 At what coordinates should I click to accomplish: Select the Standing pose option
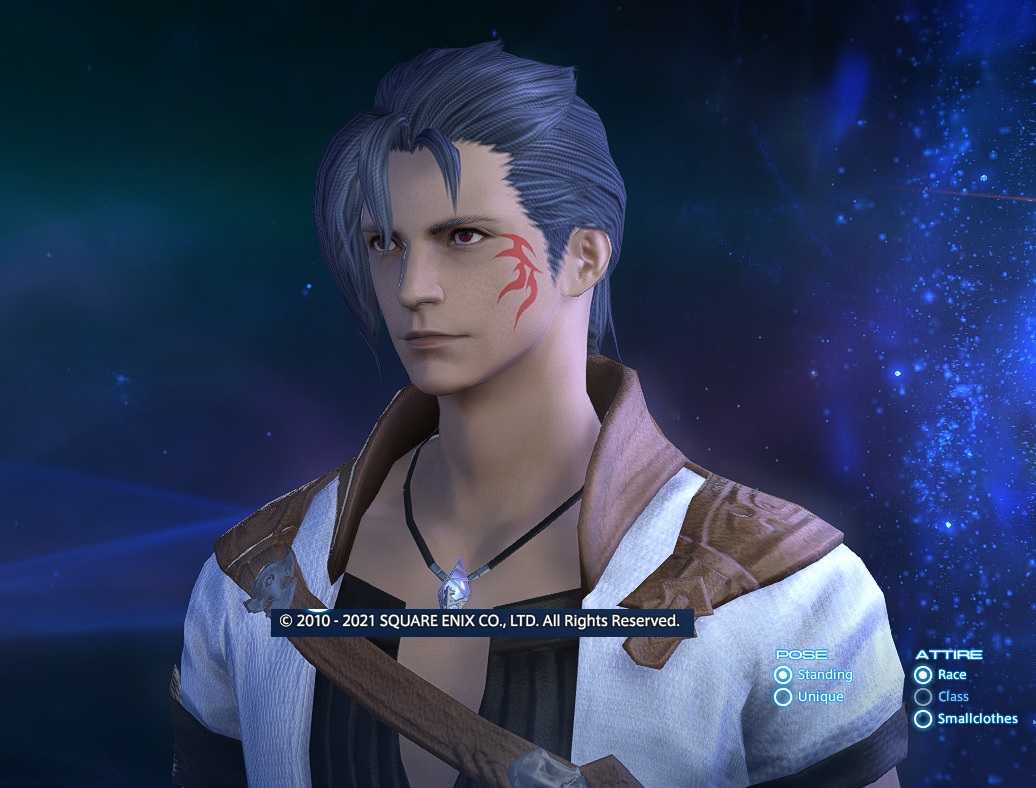[x=784, y=675]
